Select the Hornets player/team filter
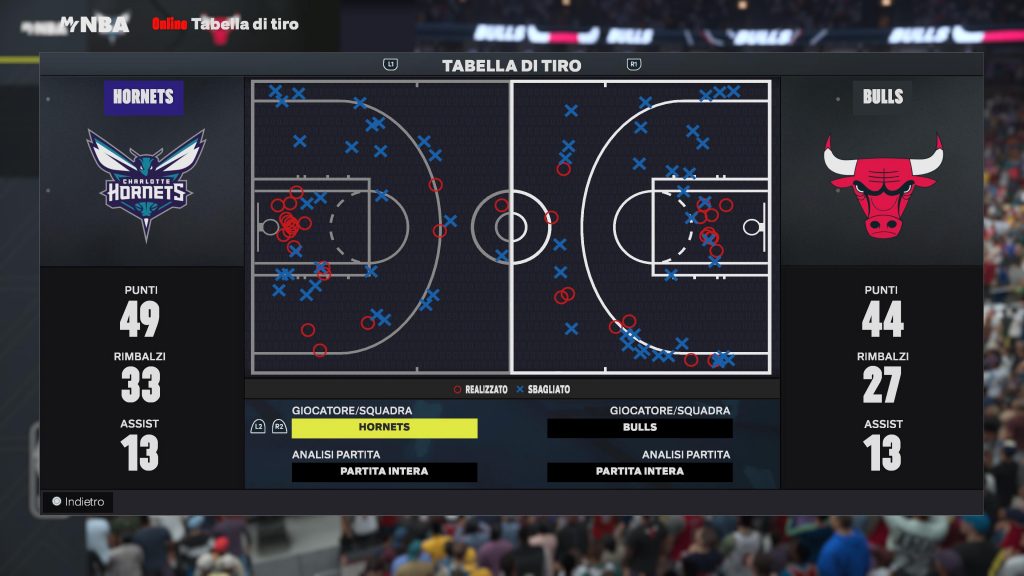Viewport: 1024px width, 576px height. click(x=384, y=428)
